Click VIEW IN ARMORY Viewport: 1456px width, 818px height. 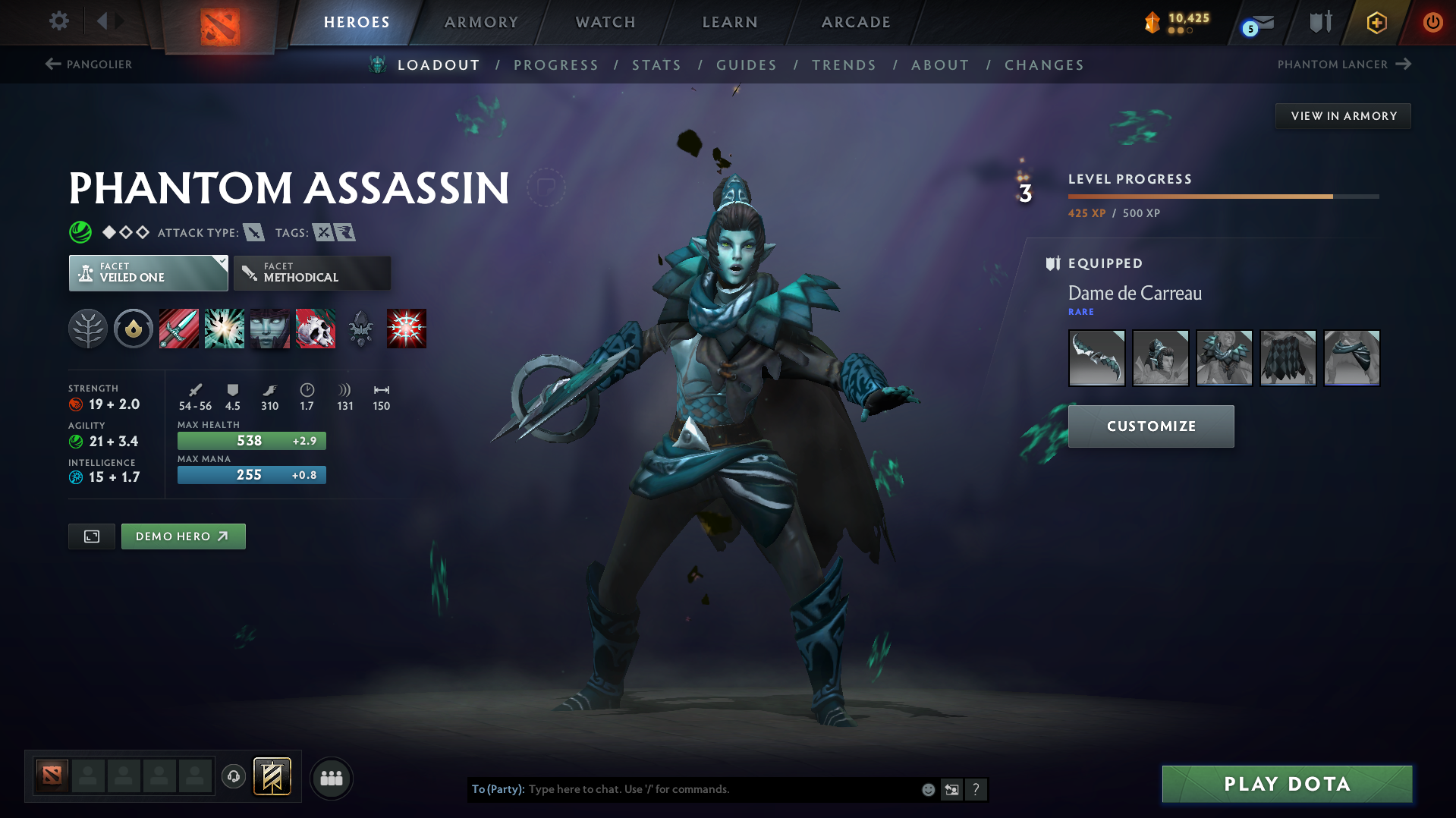click(1342, 115)
